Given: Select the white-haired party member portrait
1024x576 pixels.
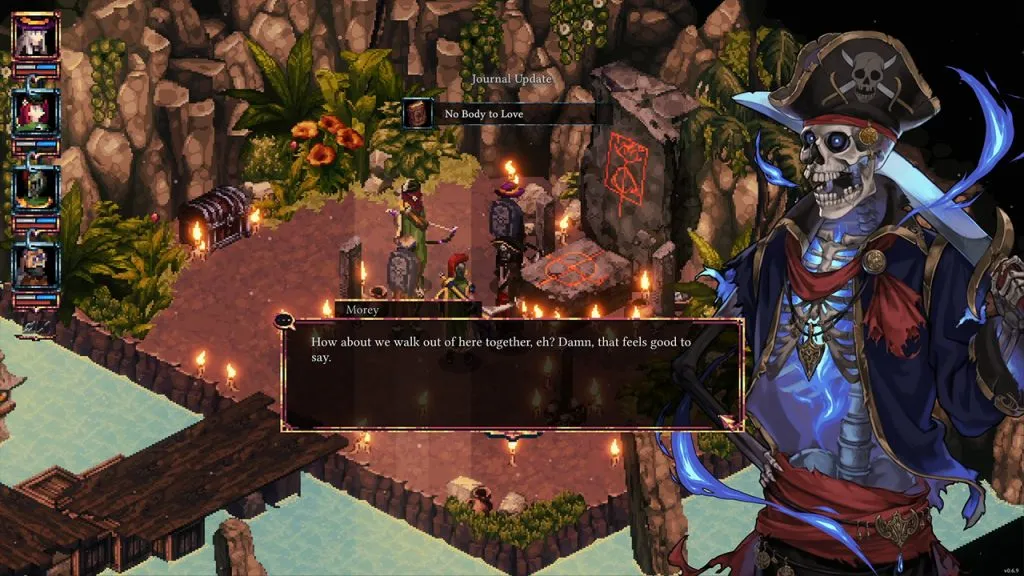Looking at the screenshot, I should (35, 36).
